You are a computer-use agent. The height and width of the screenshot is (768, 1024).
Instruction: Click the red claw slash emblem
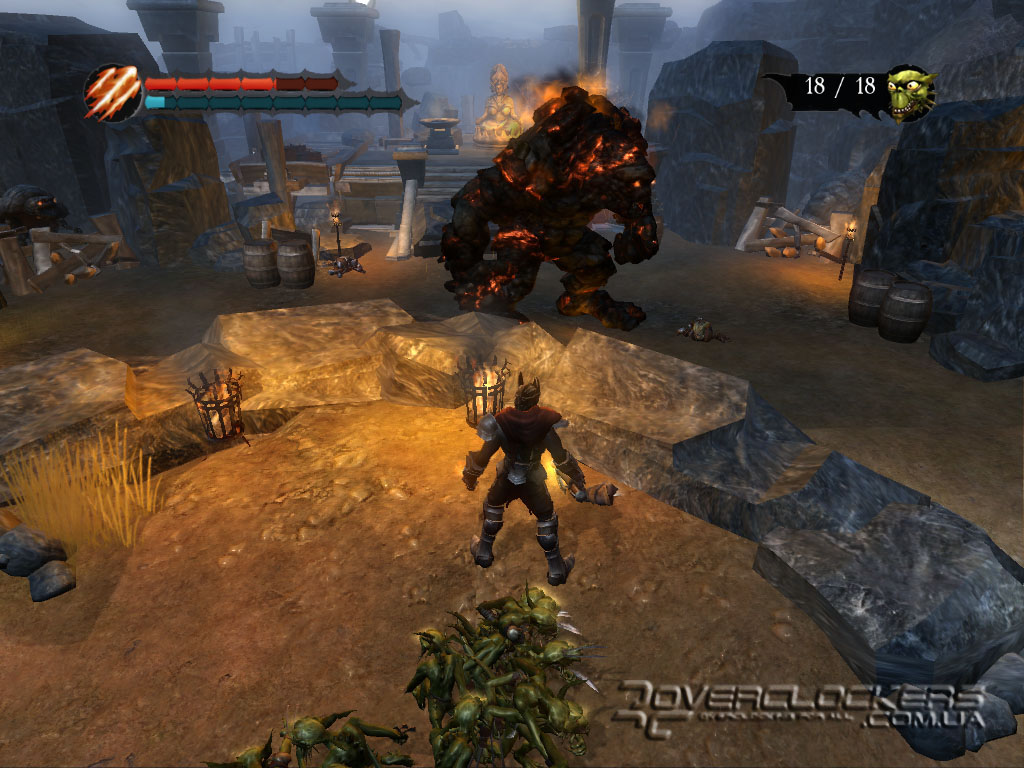click(x=112, y=93)
